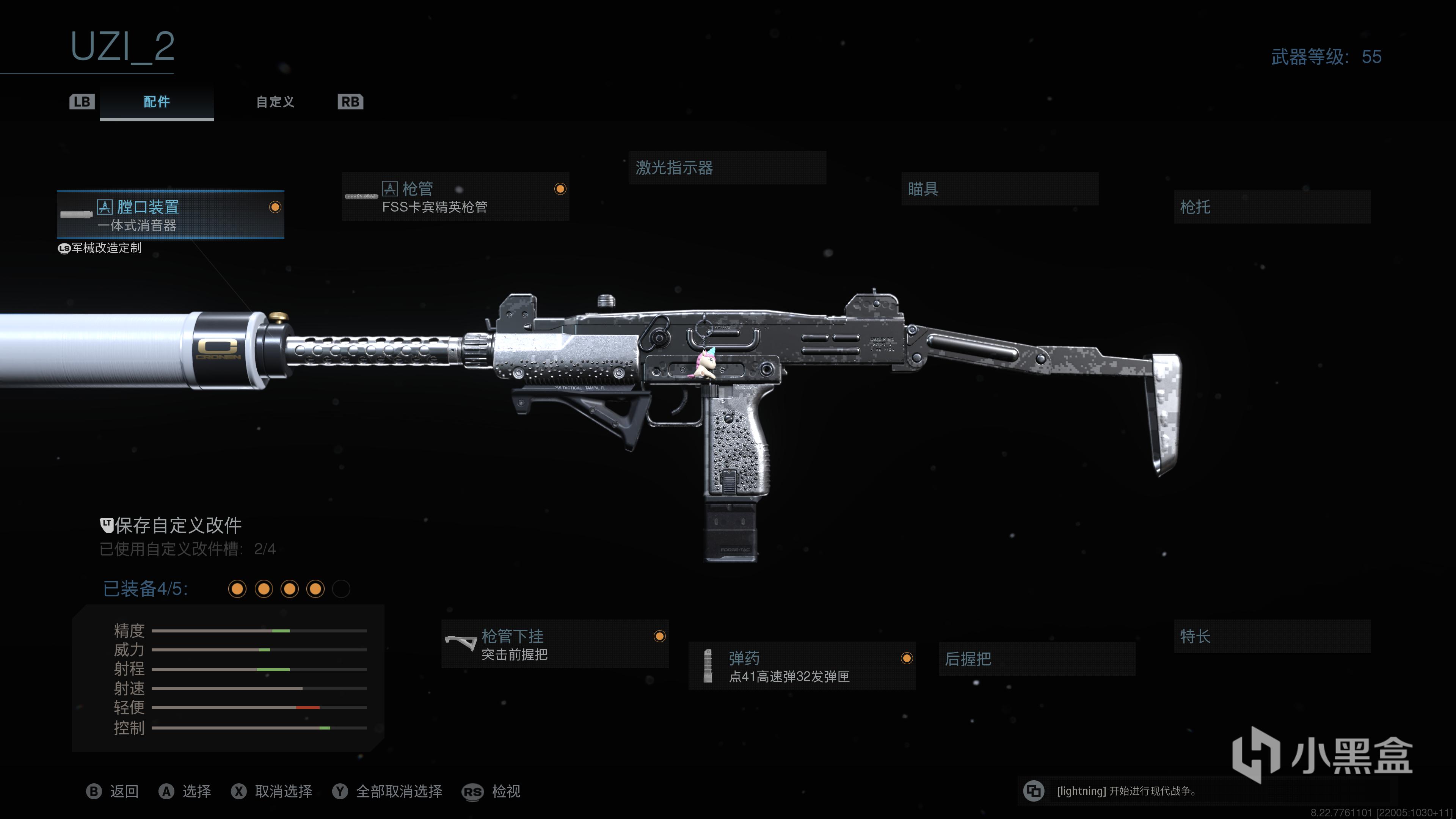
Task: Select the 膛口装置 muzzle slot
Action: pyautogui.click(x=170, y=215)
